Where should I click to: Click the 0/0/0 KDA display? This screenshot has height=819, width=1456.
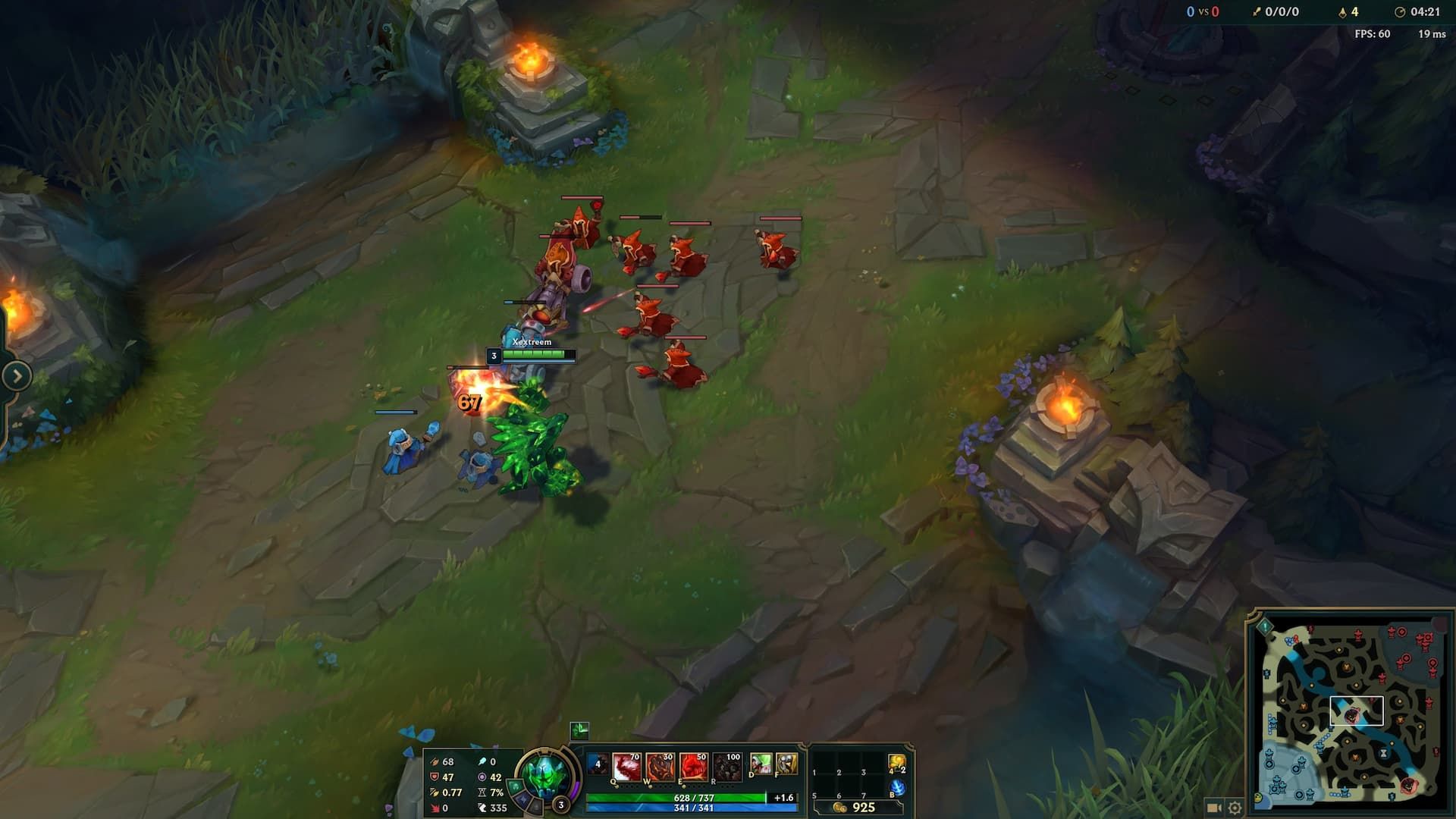[x=1283, y=11]
